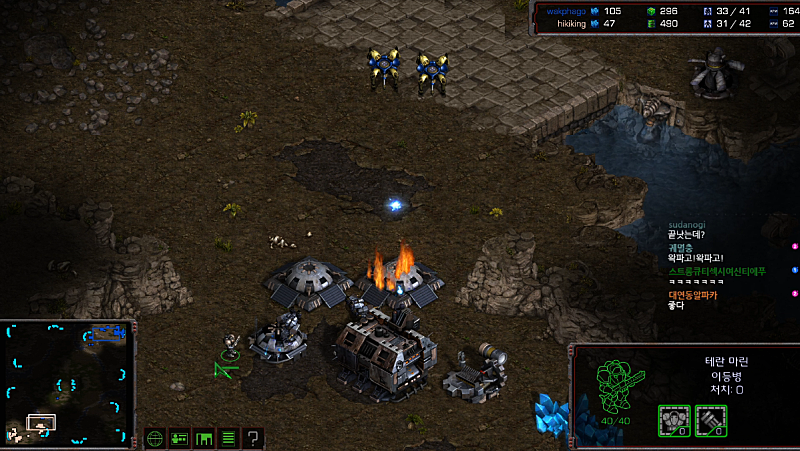This screenshot has width=800, height=451.
Task: Open the globe icon button
Action: click(x=155, y=438)
